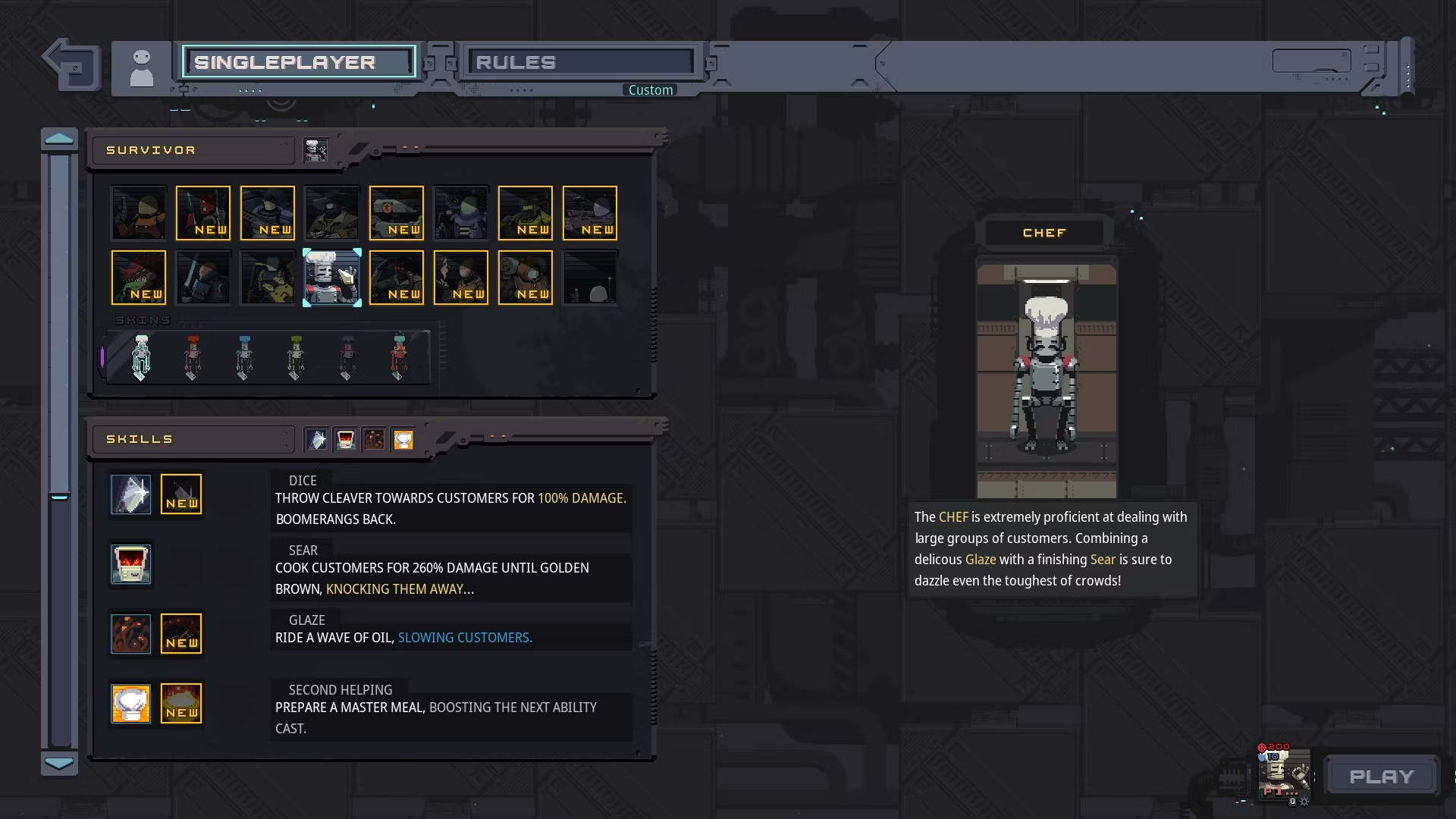Pick the red Chef skin with teal hat
This screenshot has width=1456, height=819.
tap(399, 356)
